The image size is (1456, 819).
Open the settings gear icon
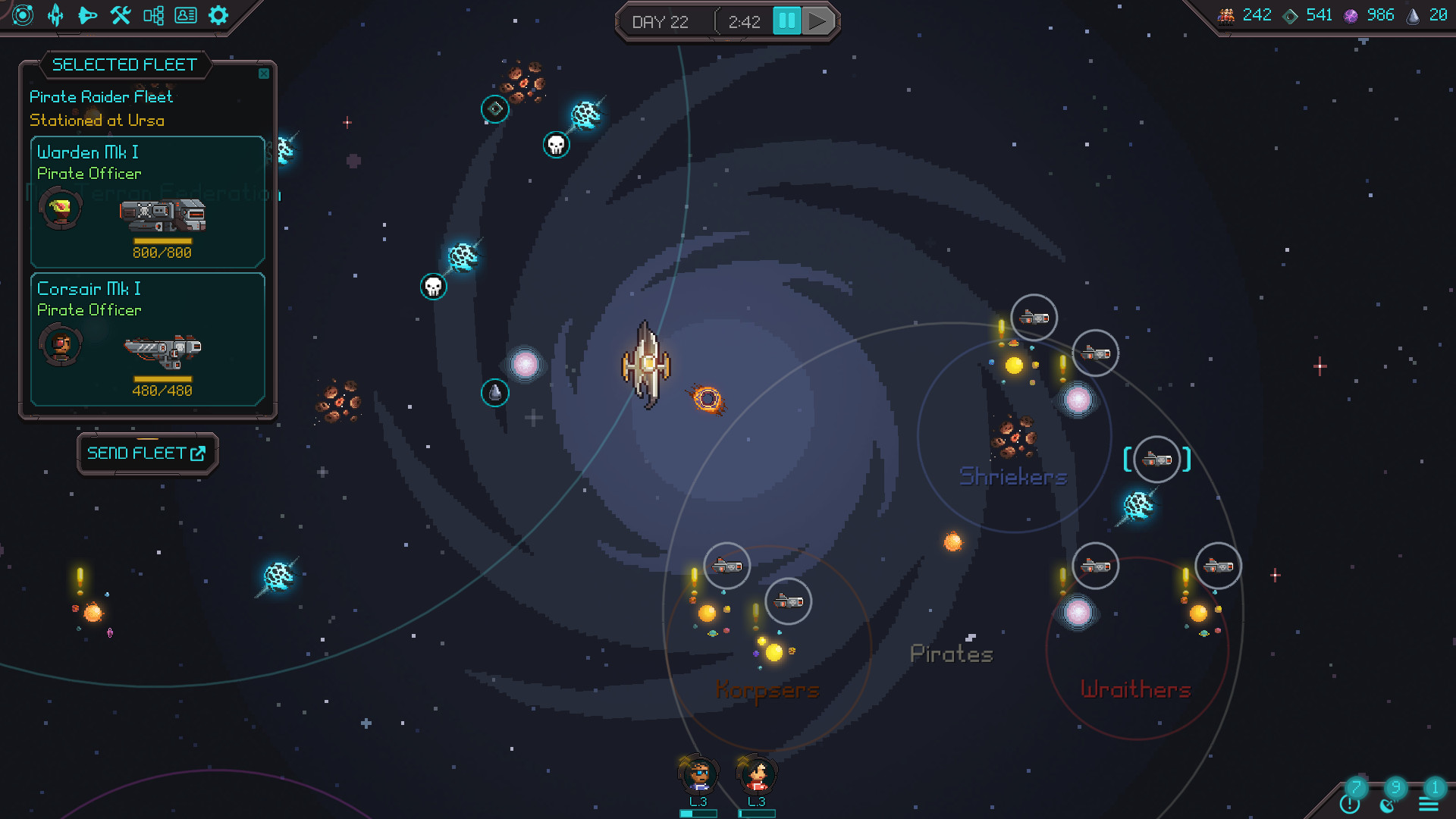click(218, 15)
